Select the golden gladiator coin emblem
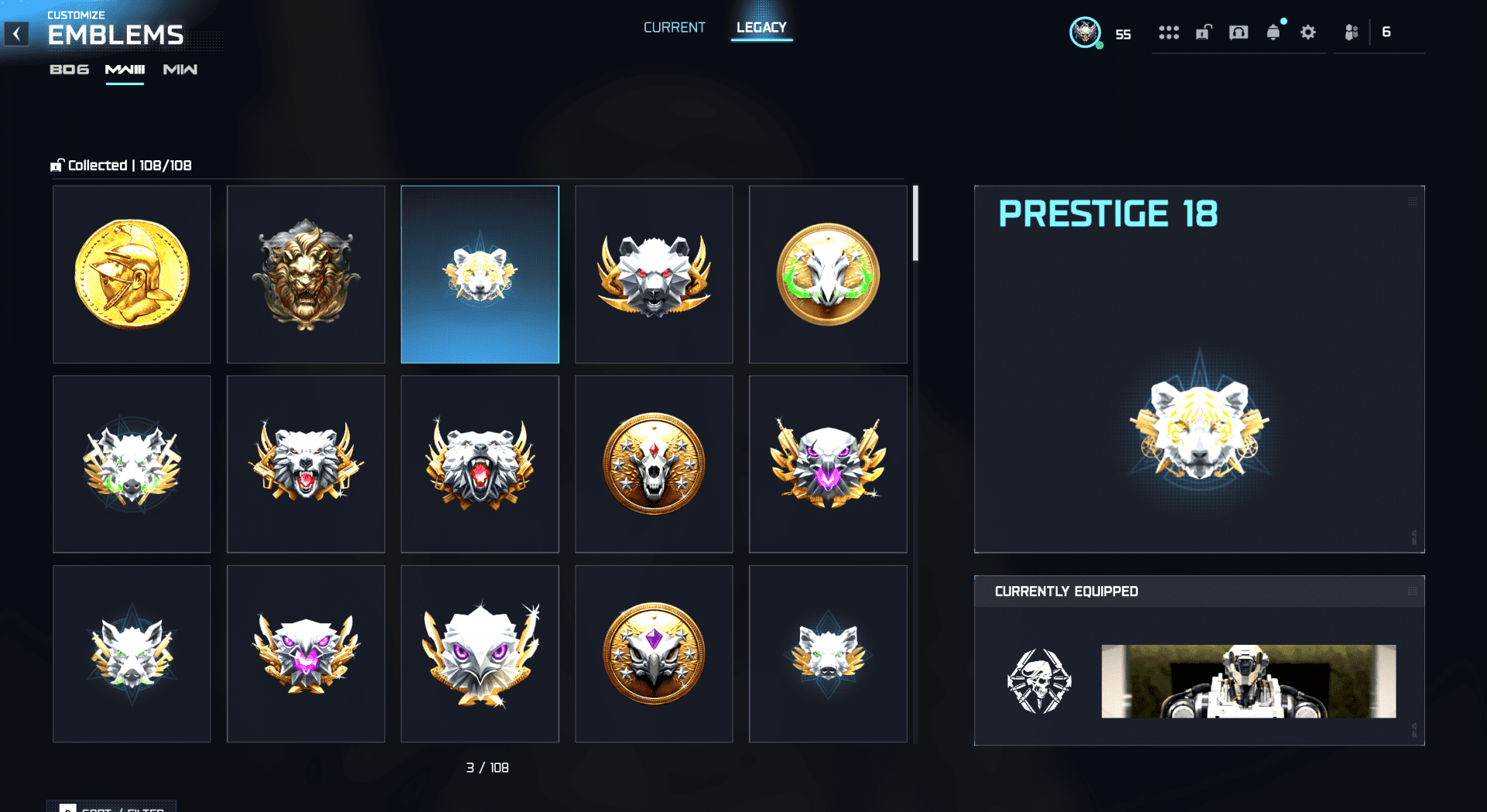This screenshot has width=1487, height=812. coord(131,274)
